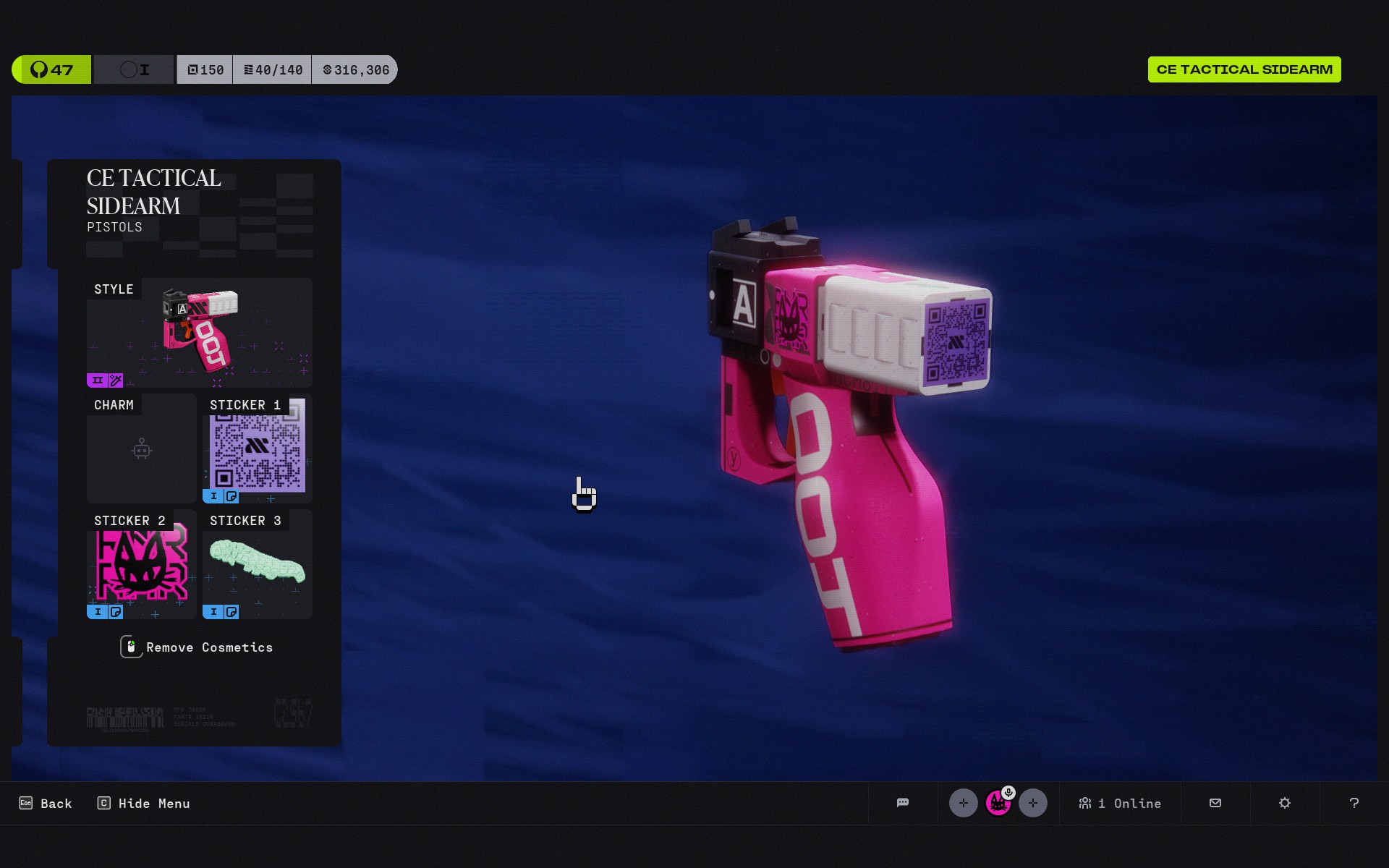Go Back from the weapon screen
Image resolution: width=1389 pixels, height=868 pixels.
tap(46, 804)
